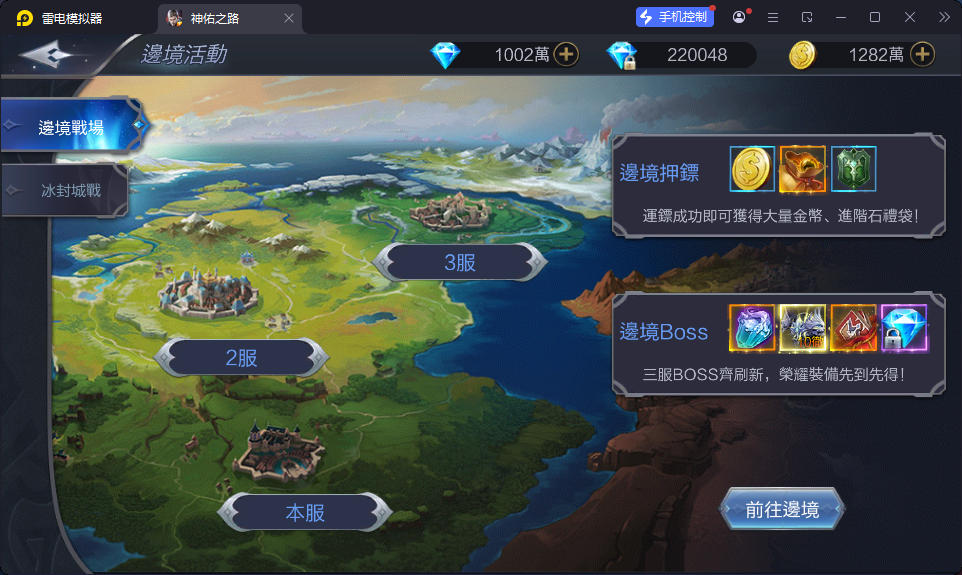Add more gold coins with plus button

[x=922, y=55]
